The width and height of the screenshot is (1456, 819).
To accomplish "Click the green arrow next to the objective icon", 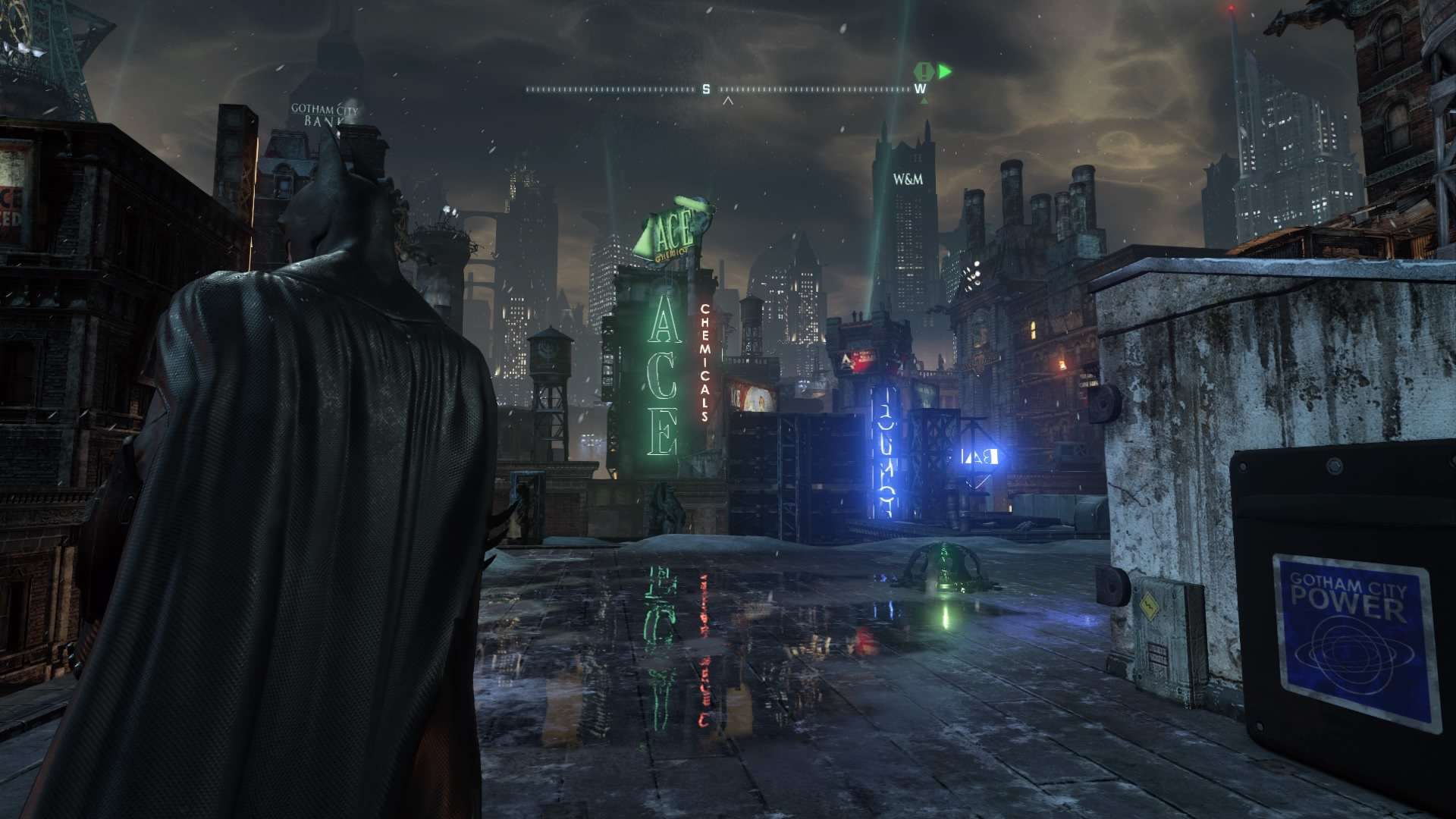I will 944,72.
